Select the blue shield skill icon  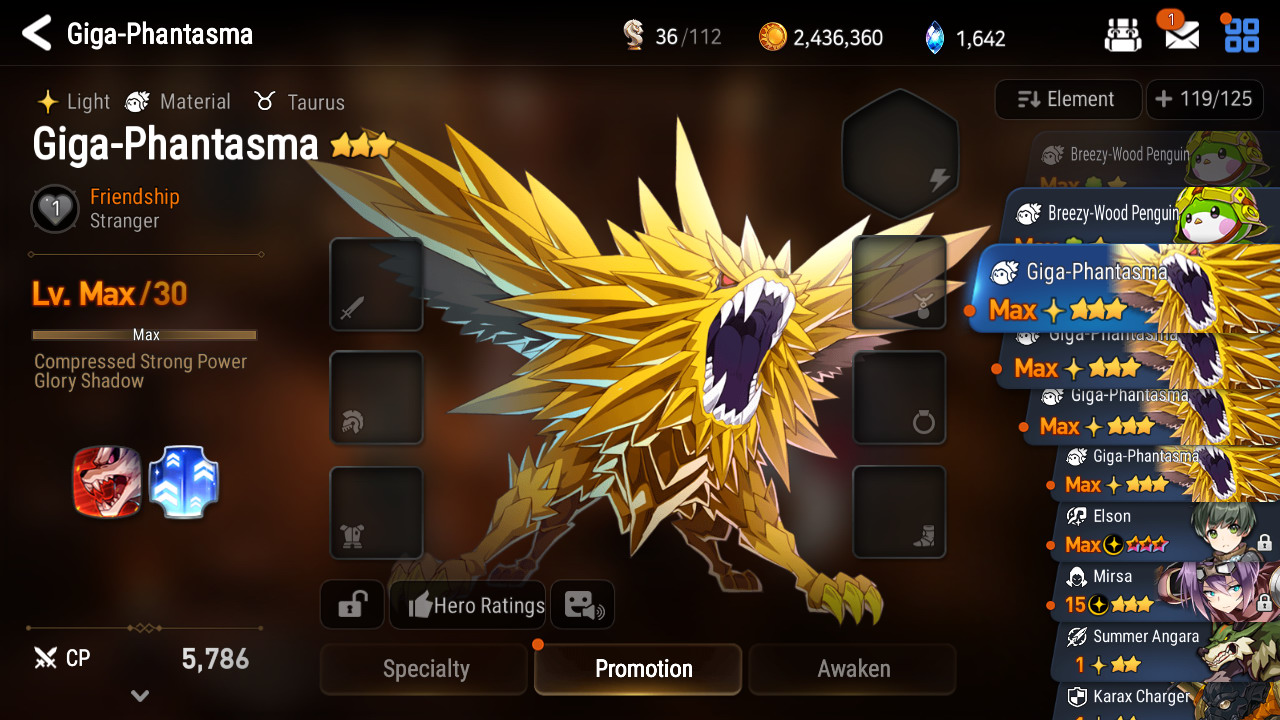point(183,482)
